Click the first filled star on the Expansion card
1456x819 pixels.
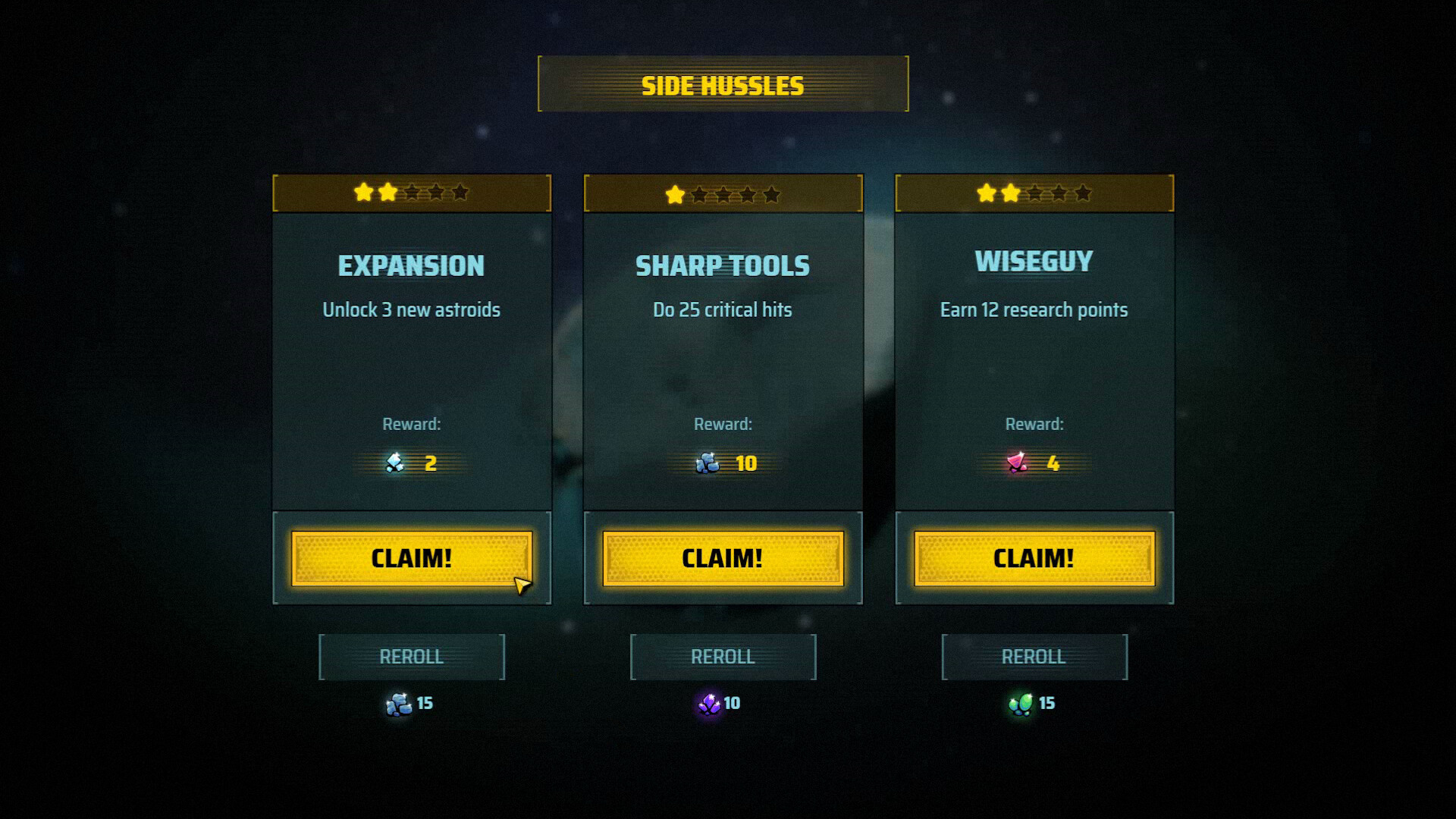365,194
